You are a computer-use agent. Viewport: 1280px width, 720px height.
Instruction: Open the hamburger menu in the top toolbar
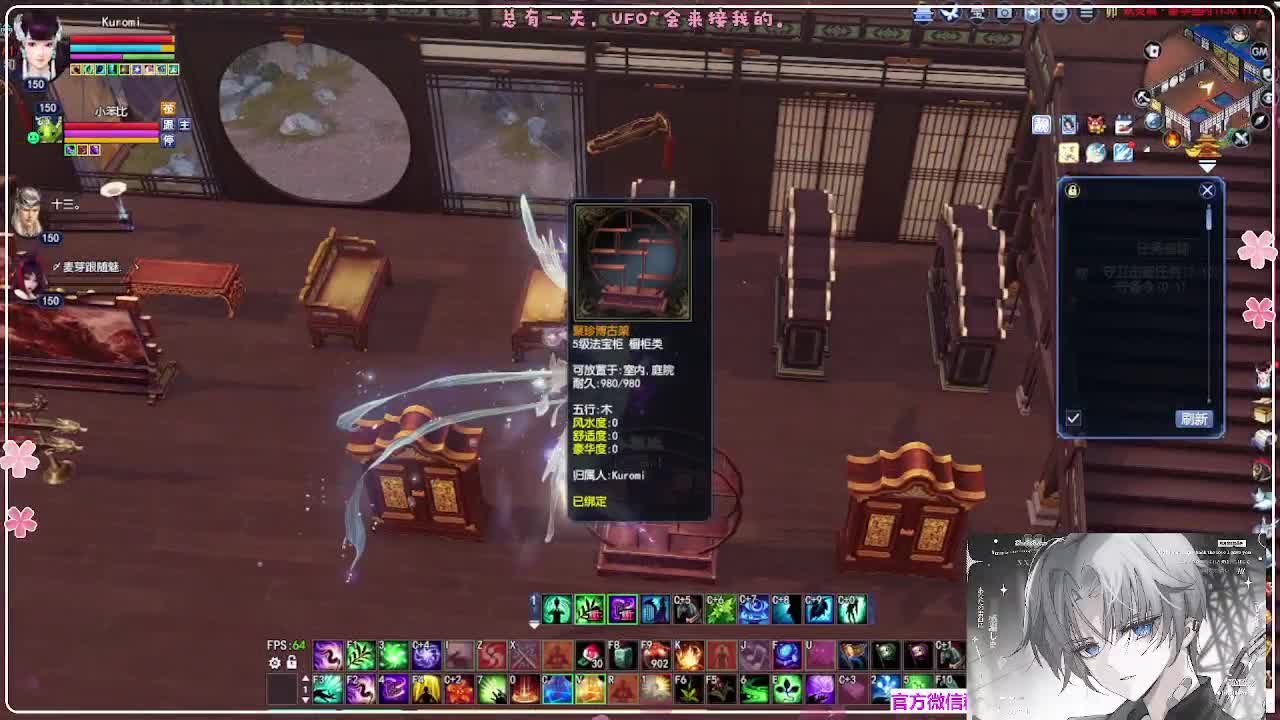[1086, 13]
